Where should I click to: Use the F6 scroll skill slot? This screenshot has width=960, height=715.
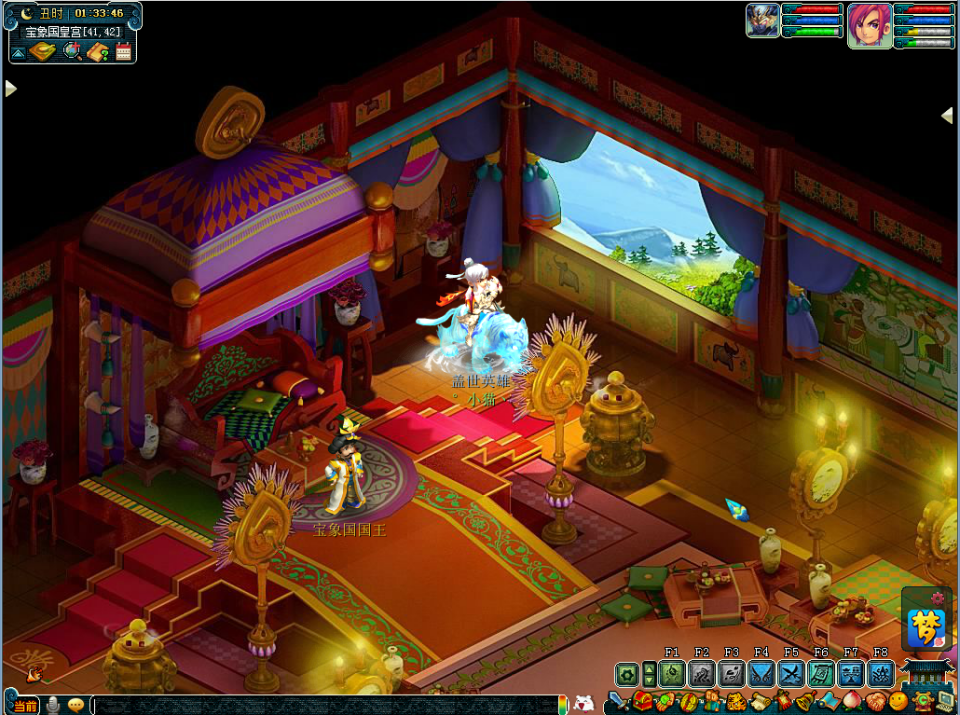[x=821, y=674]
